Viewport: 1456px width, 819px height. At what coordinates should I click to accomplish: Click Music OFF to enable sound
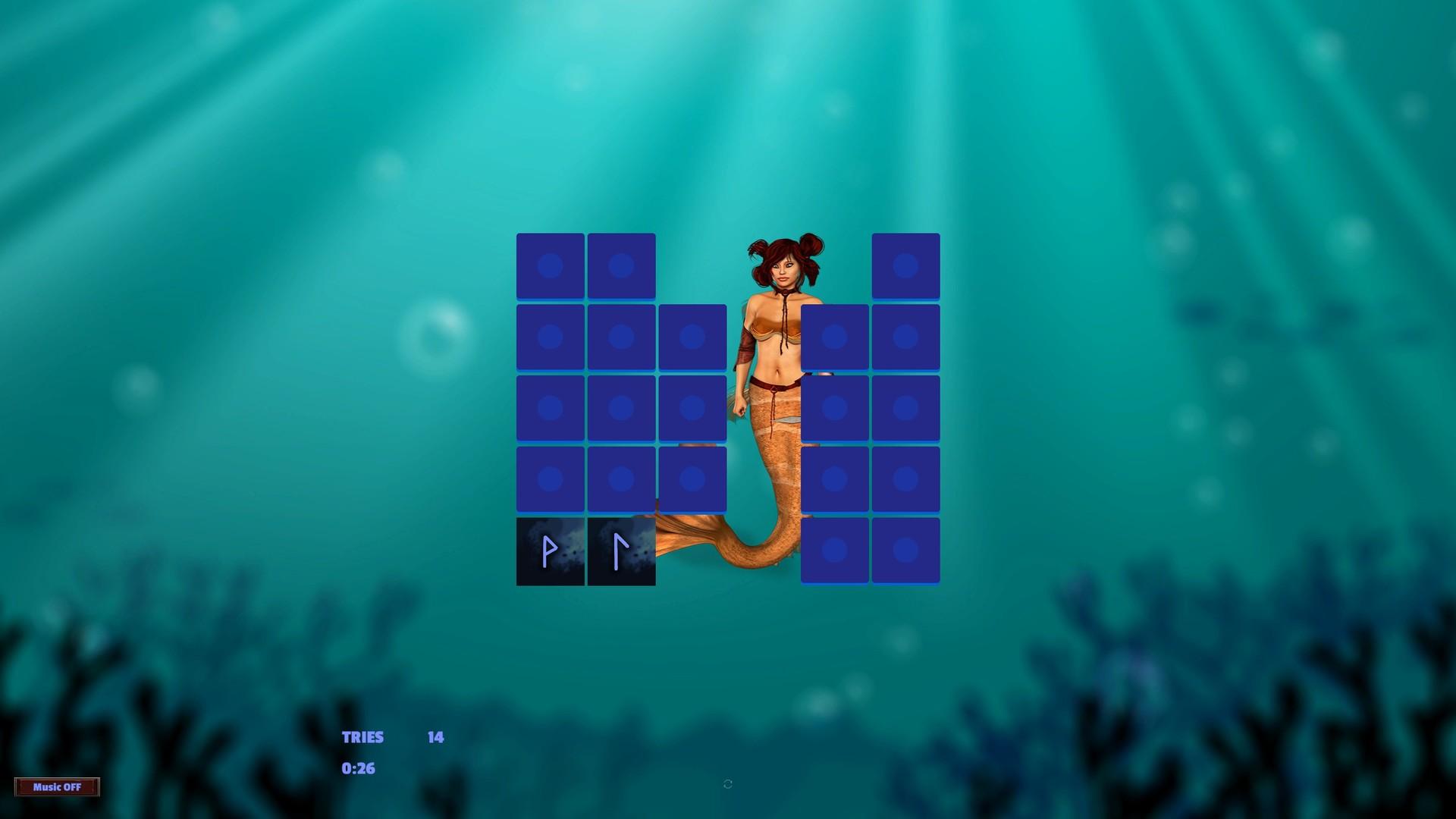(x=57, y=787)
